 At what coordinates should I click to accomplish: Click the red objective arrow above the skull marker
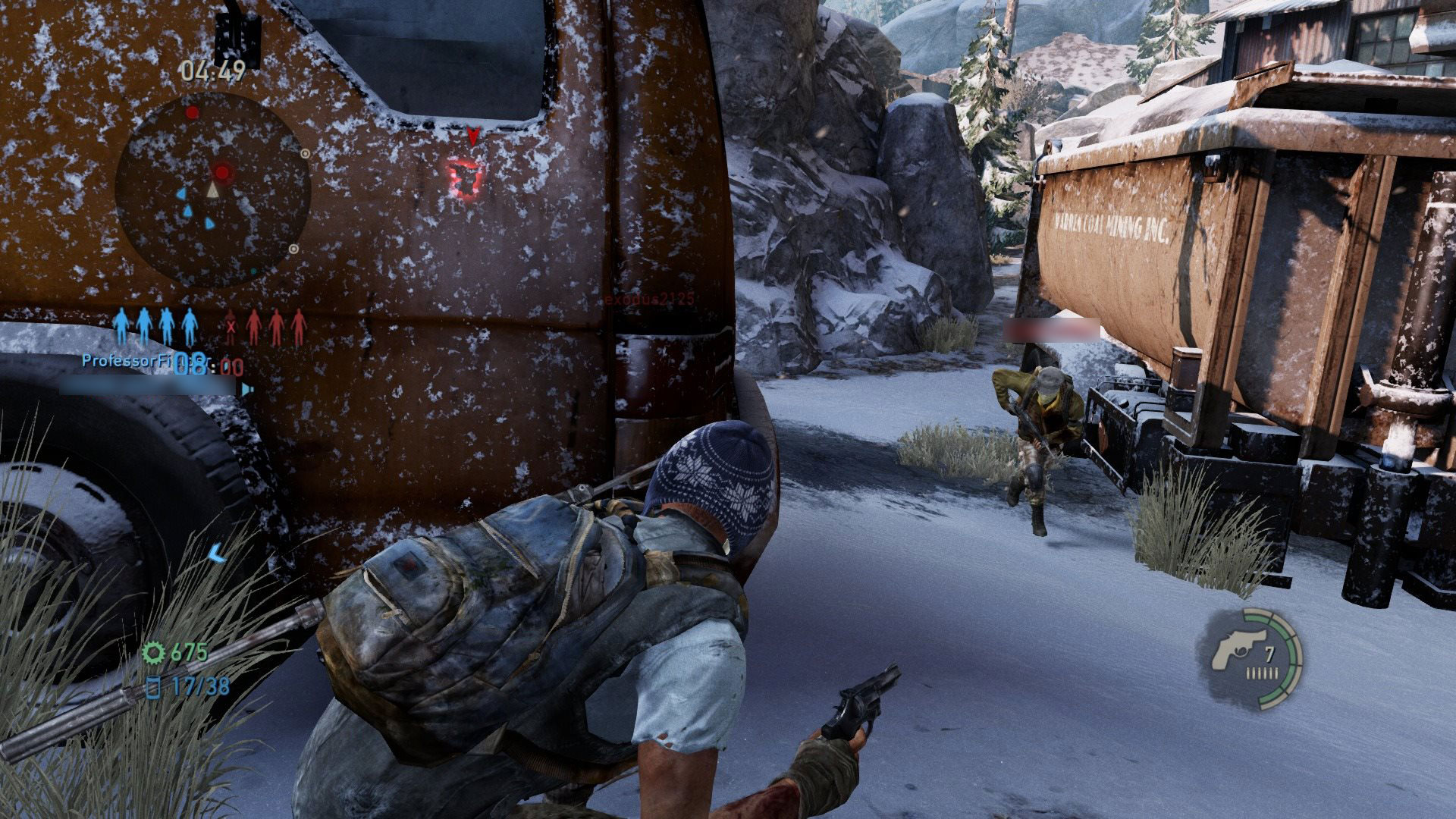[x=472, y=133]
